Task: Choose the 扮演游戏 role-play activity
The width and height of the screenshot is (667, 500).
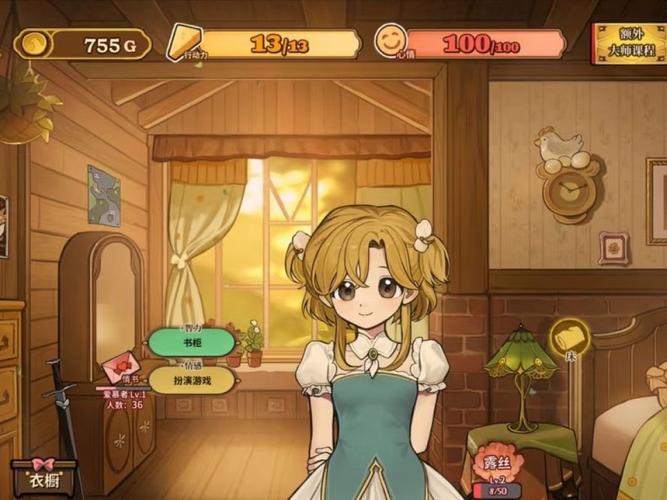Action: [x=192, y=380]
